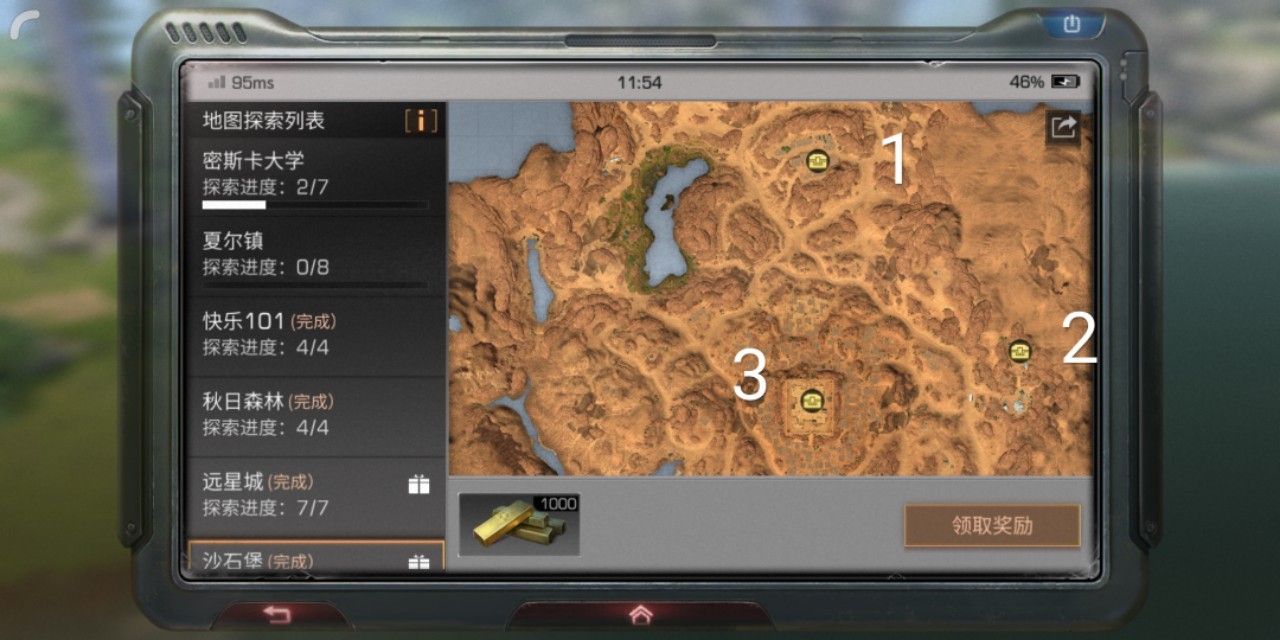The image size is (1280, 640).
Task: Open the 远星城 exploration entry
Action: coord(315,495)
